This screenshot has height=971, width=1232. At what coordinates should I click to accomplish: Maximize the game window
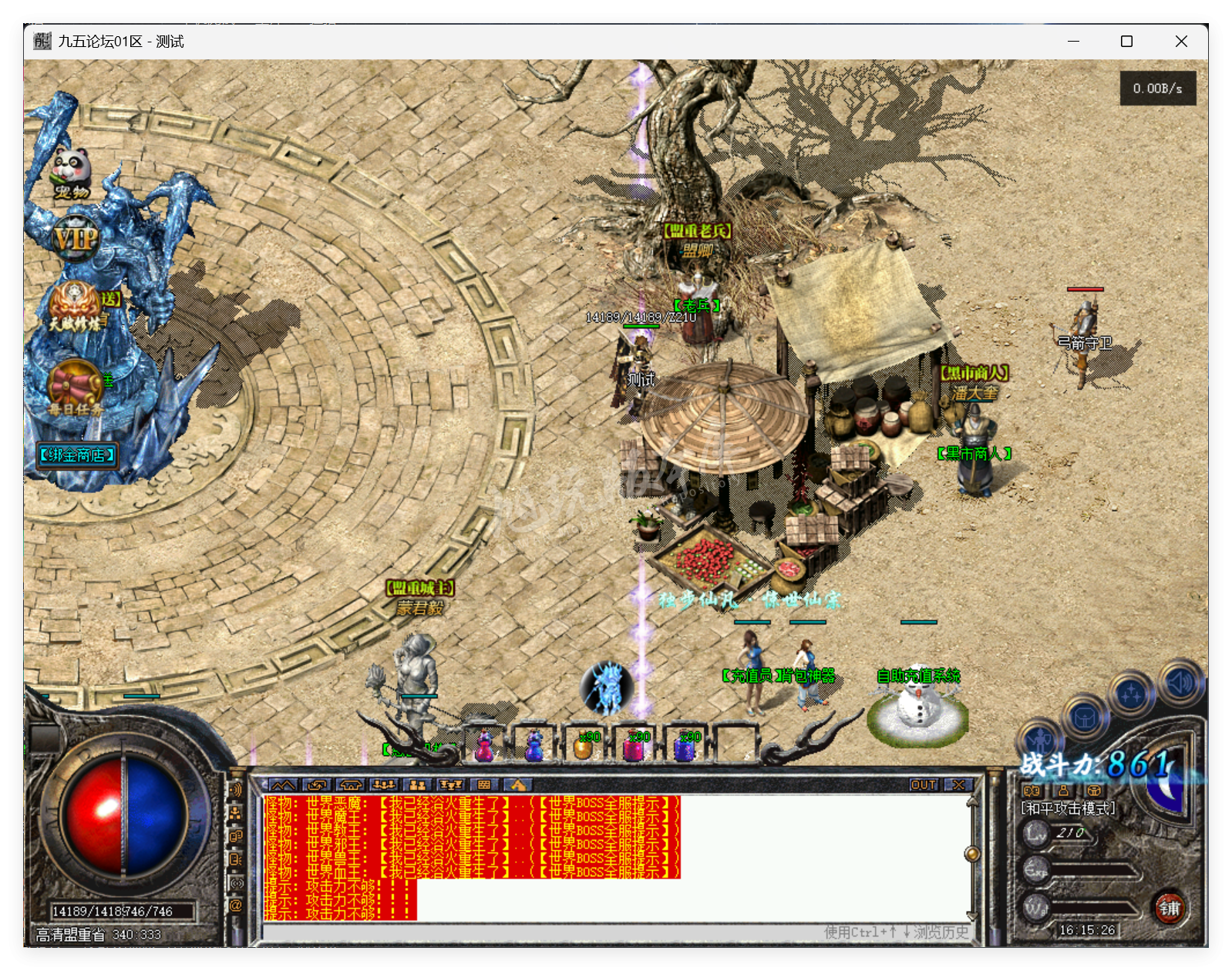(1126, 42)
